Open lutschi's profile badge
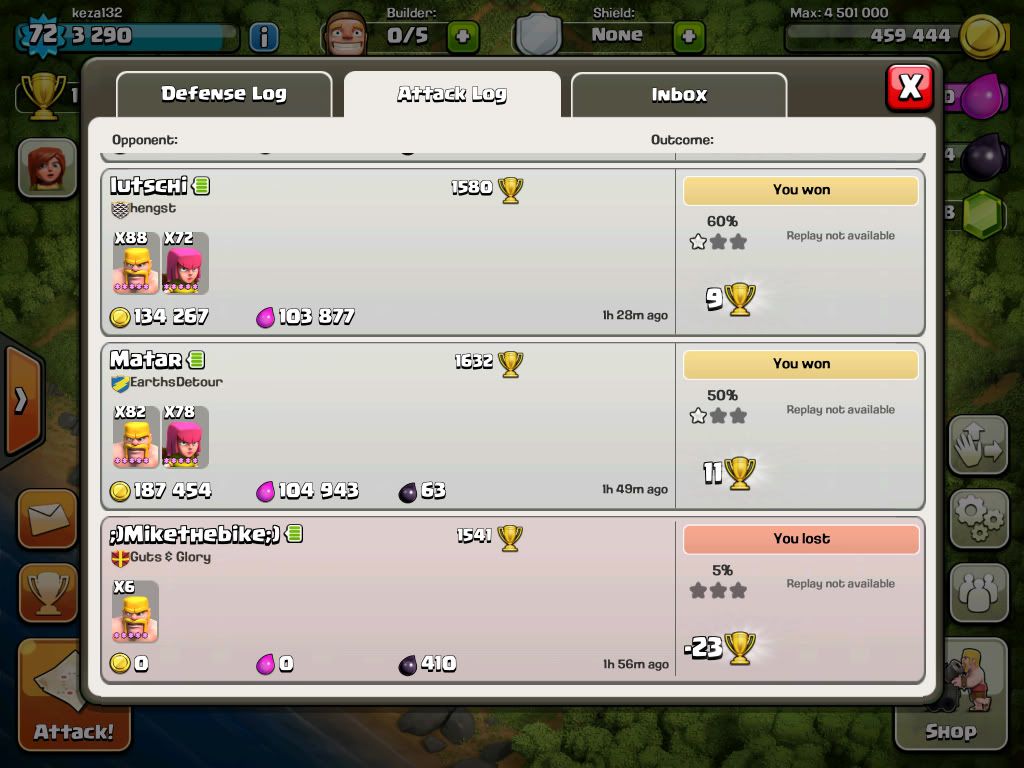 (201, 185)
